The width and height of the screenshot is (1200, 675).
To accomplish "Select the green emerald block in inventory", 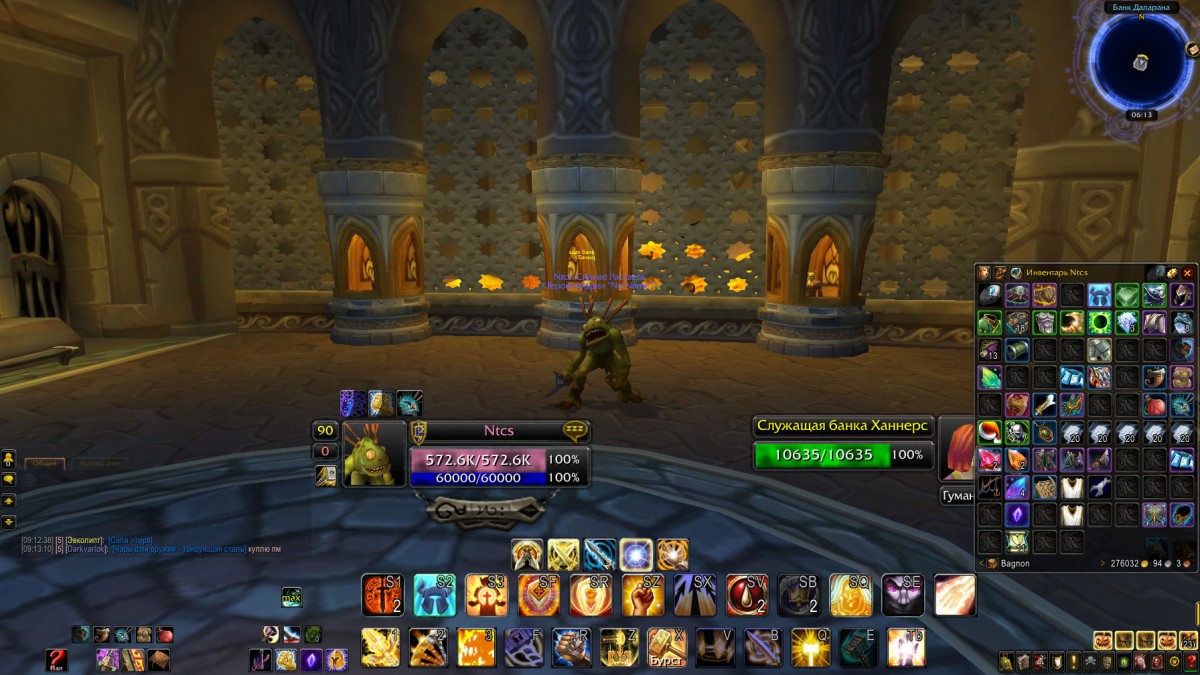I will [x=1127, y=295].
